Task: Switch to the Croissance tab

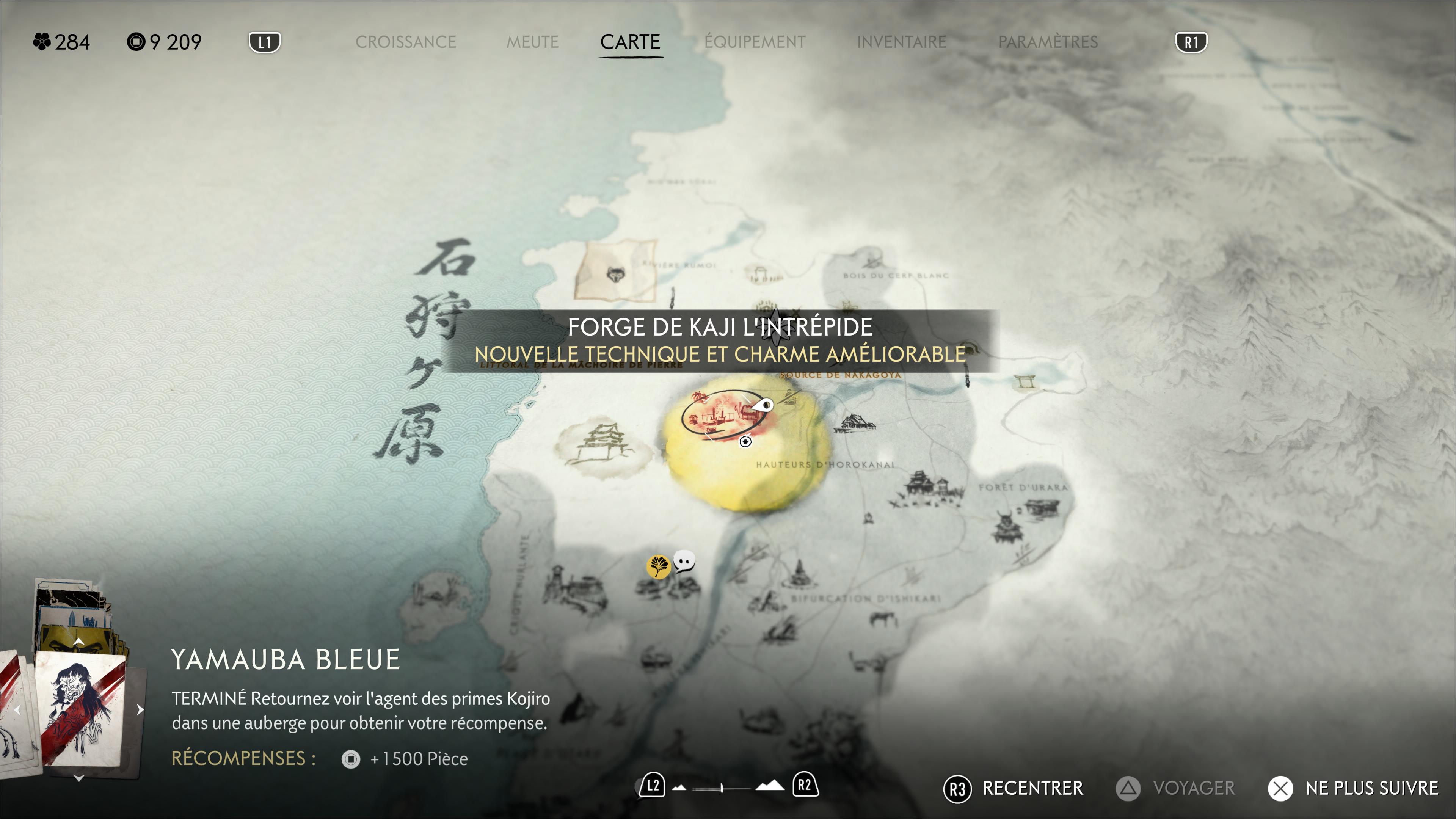Action: [x=405, y=42]
